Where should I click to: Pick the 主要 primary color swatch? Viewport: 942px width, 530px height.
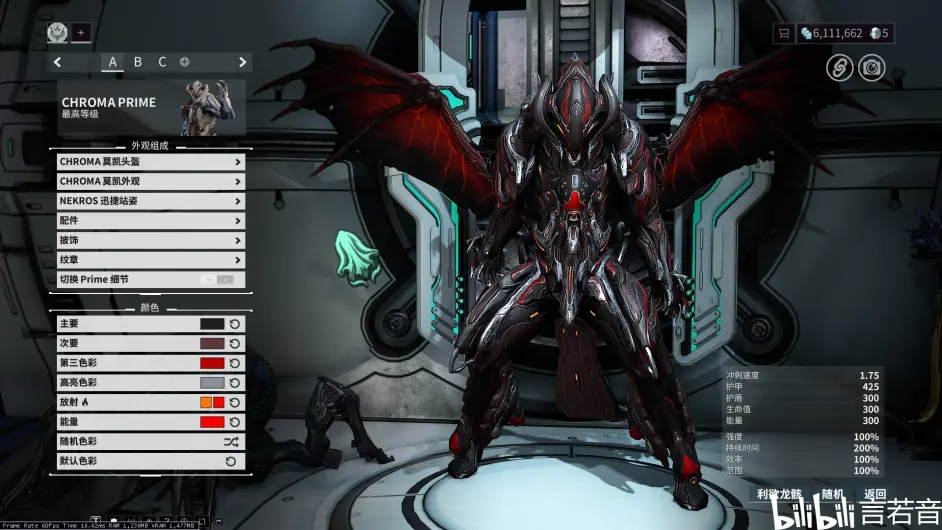click(212, 324)
